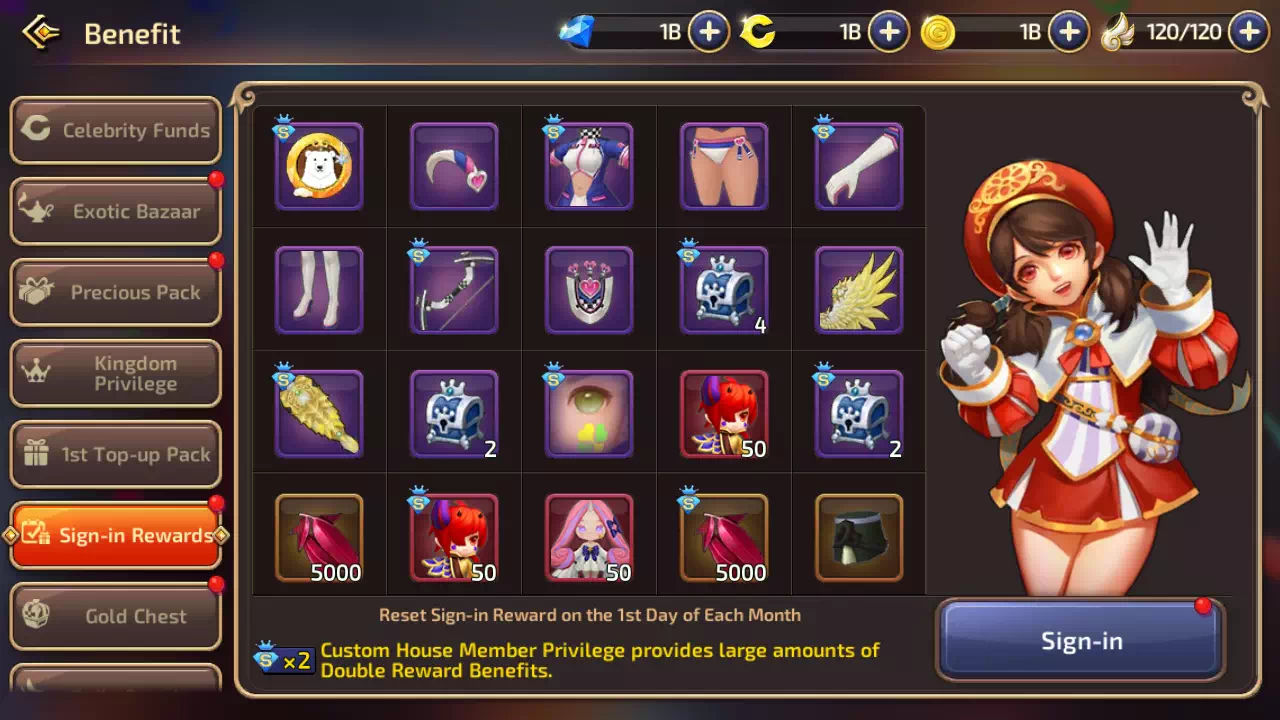Switch to the Exotic Bazaar tab
Image resolution: width=1280 pixels, height=720 pixels.
click(x=116, y=211)
